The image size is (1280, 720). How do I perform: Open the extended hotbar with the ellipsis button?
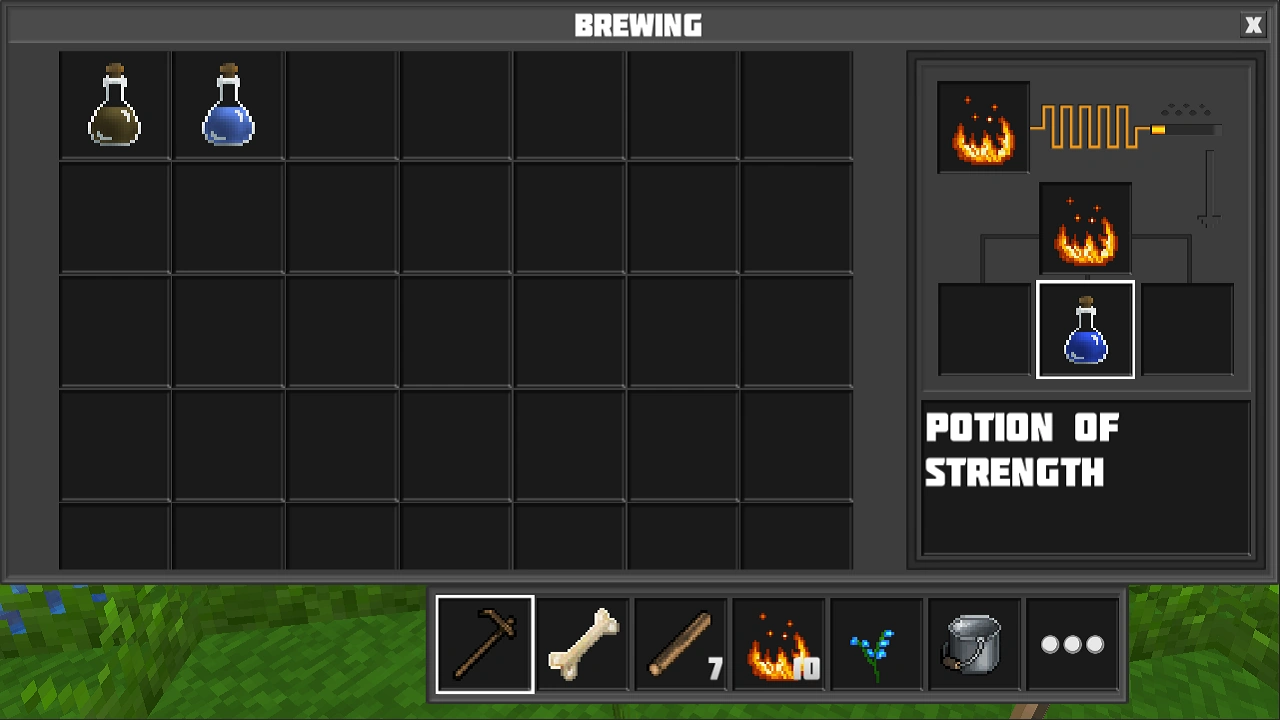coord(1072,643)
